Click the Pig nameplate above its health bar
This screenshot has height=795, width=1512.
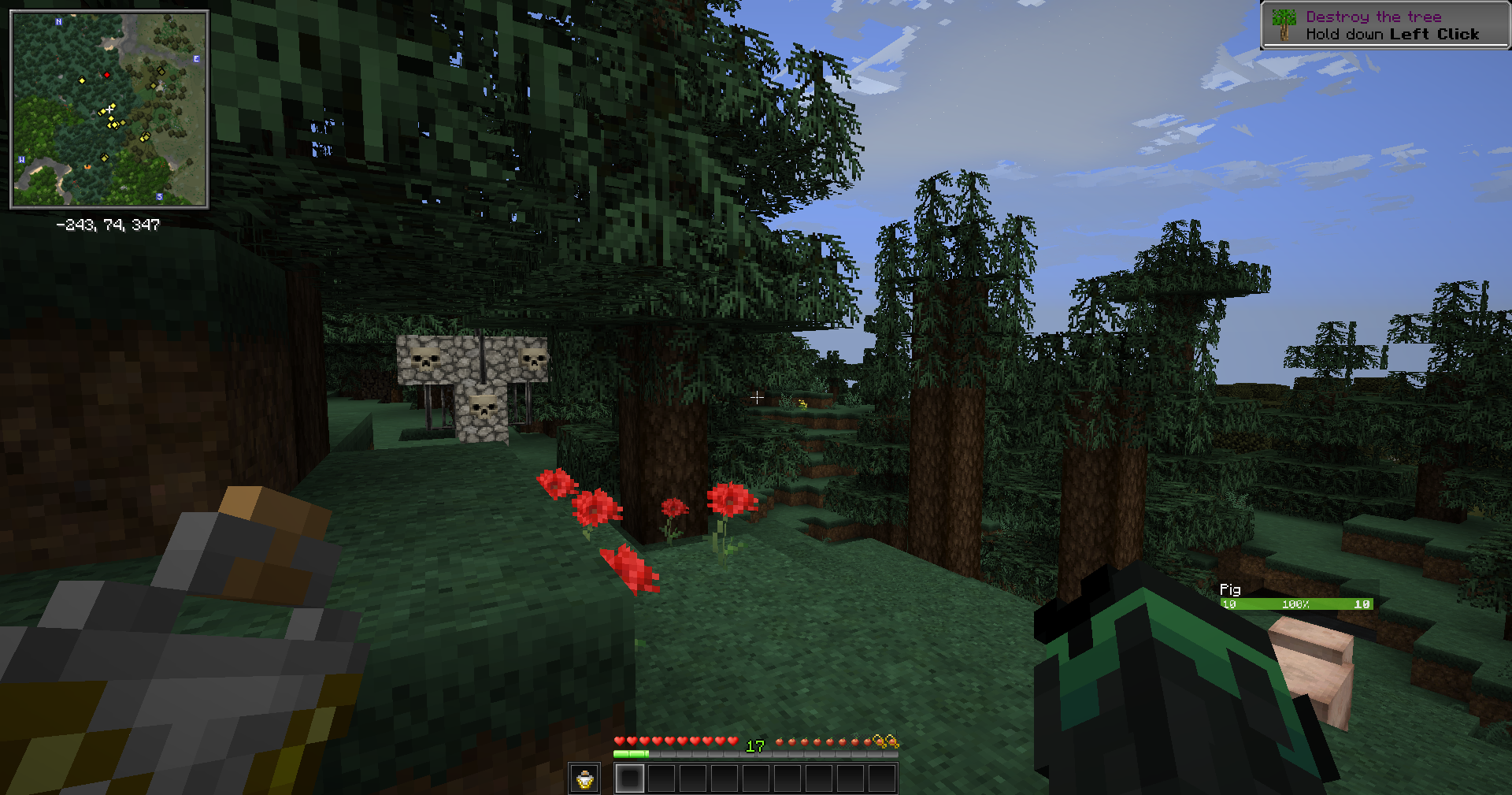click(x=1229, y=589)
